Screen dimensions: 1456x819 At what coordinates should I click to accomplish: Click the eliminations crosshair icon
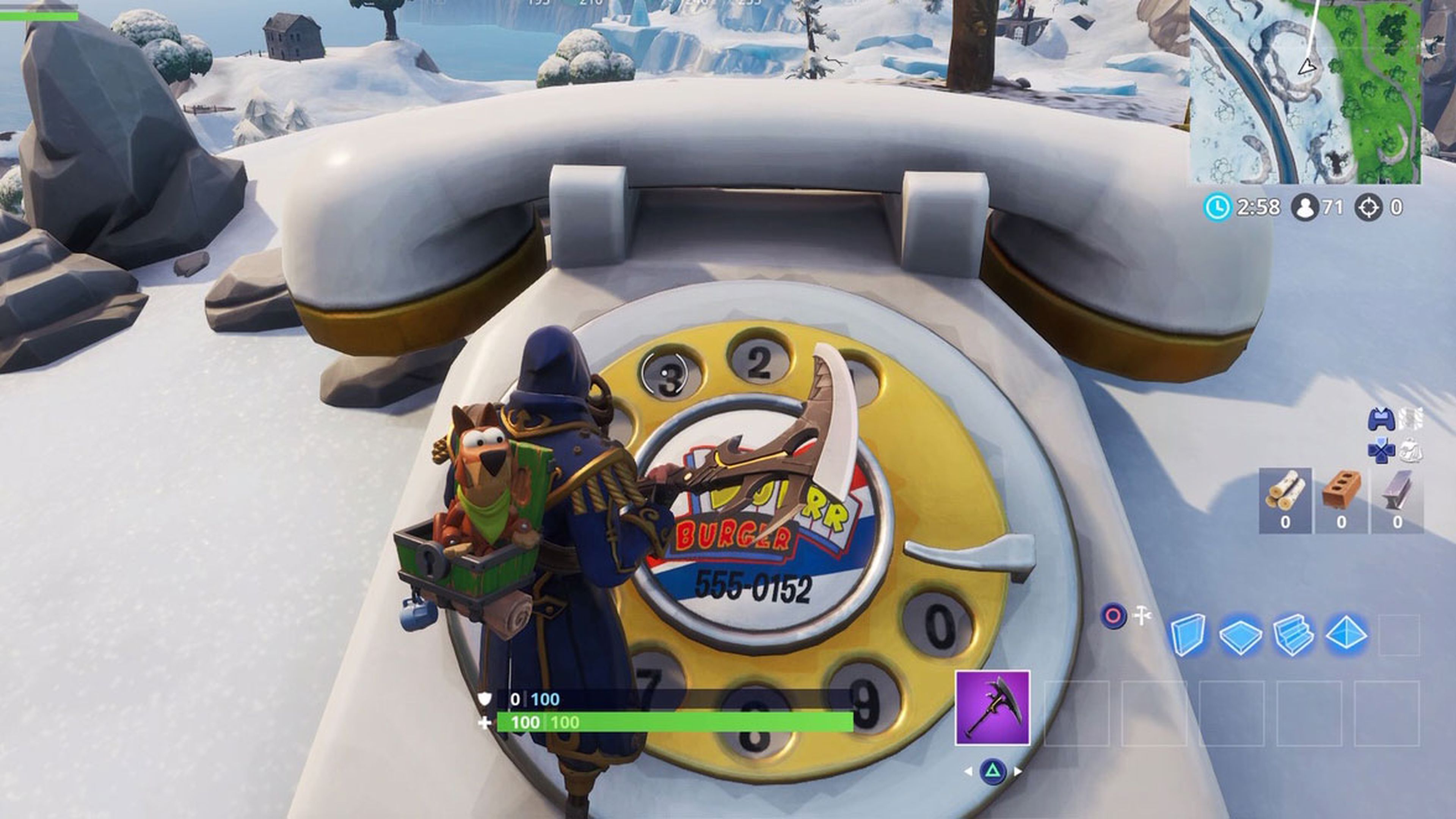click(x=1370, y=207)
